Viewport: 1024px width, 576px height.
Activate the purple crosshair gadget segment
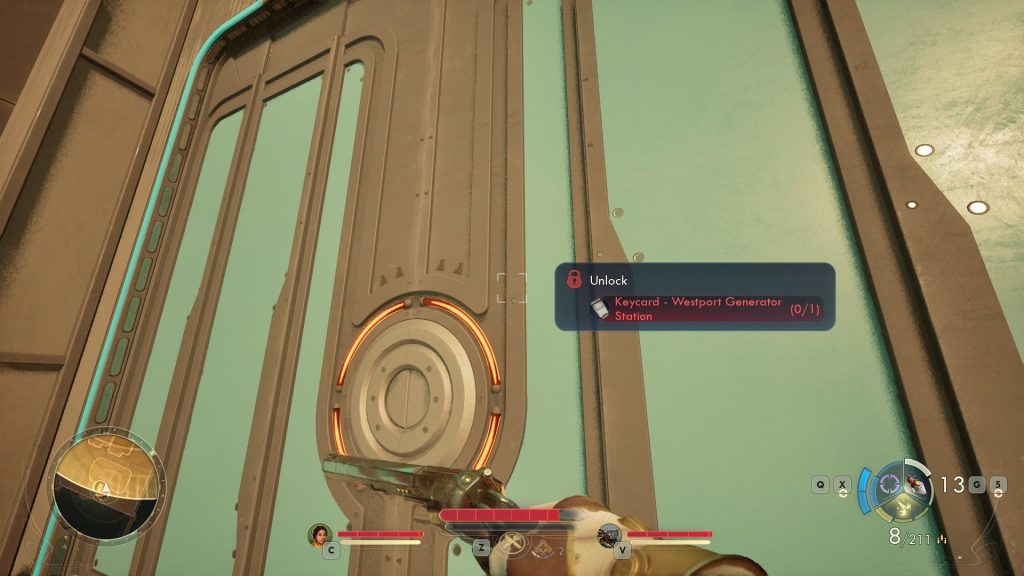coord(889,485)
